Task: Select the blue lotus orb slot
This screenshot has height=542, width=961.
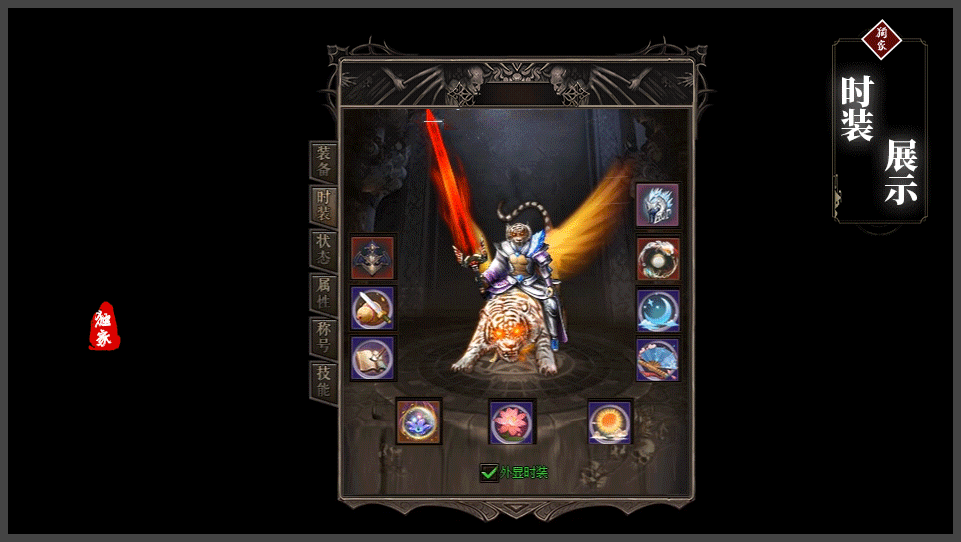Action: (x=419, y=421)
